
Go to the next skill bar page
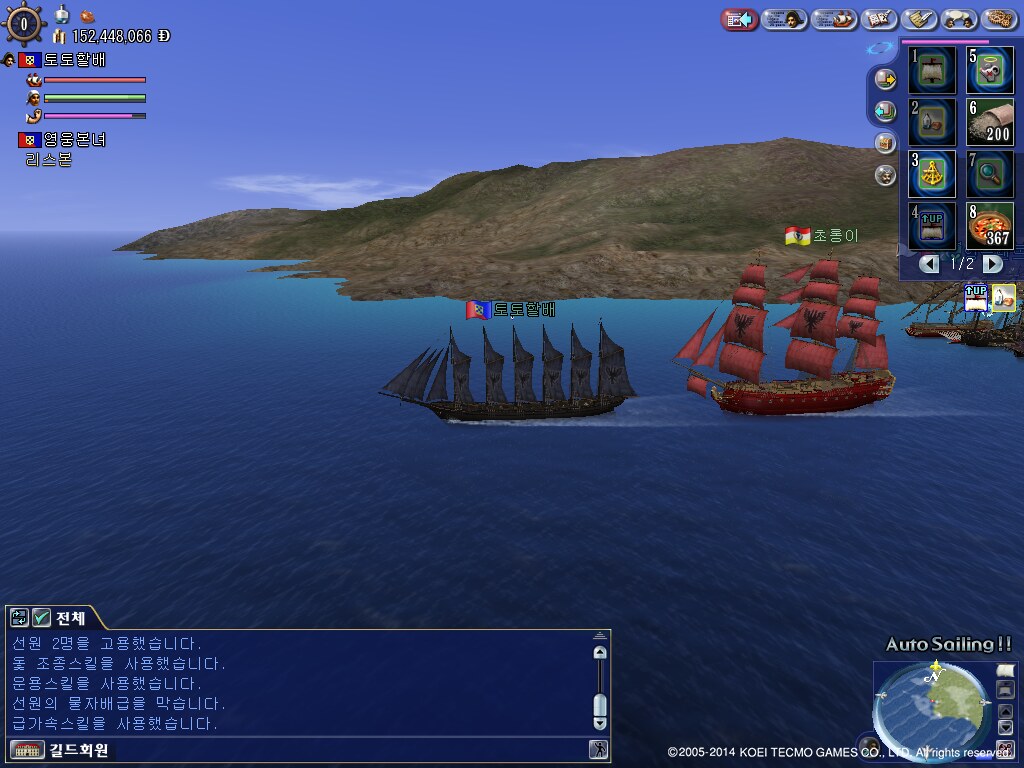992,264
